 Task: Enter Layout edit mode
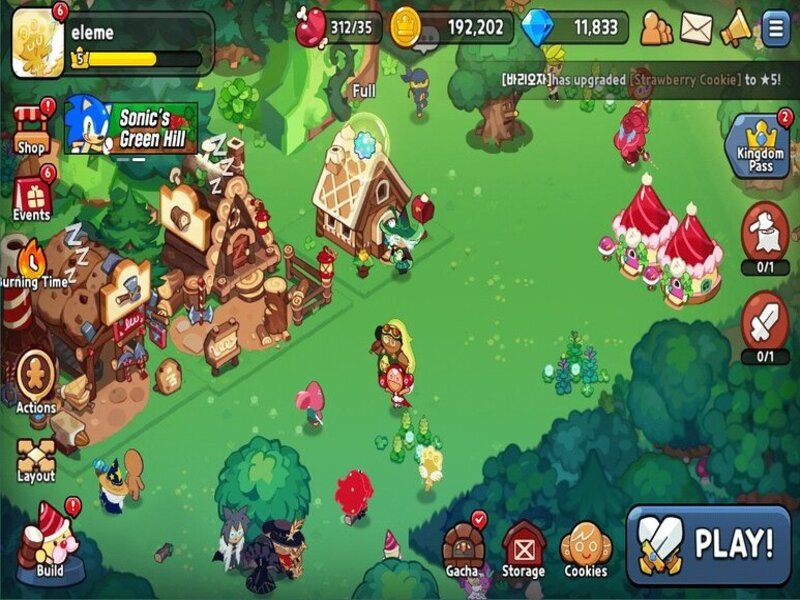(36, 458)
